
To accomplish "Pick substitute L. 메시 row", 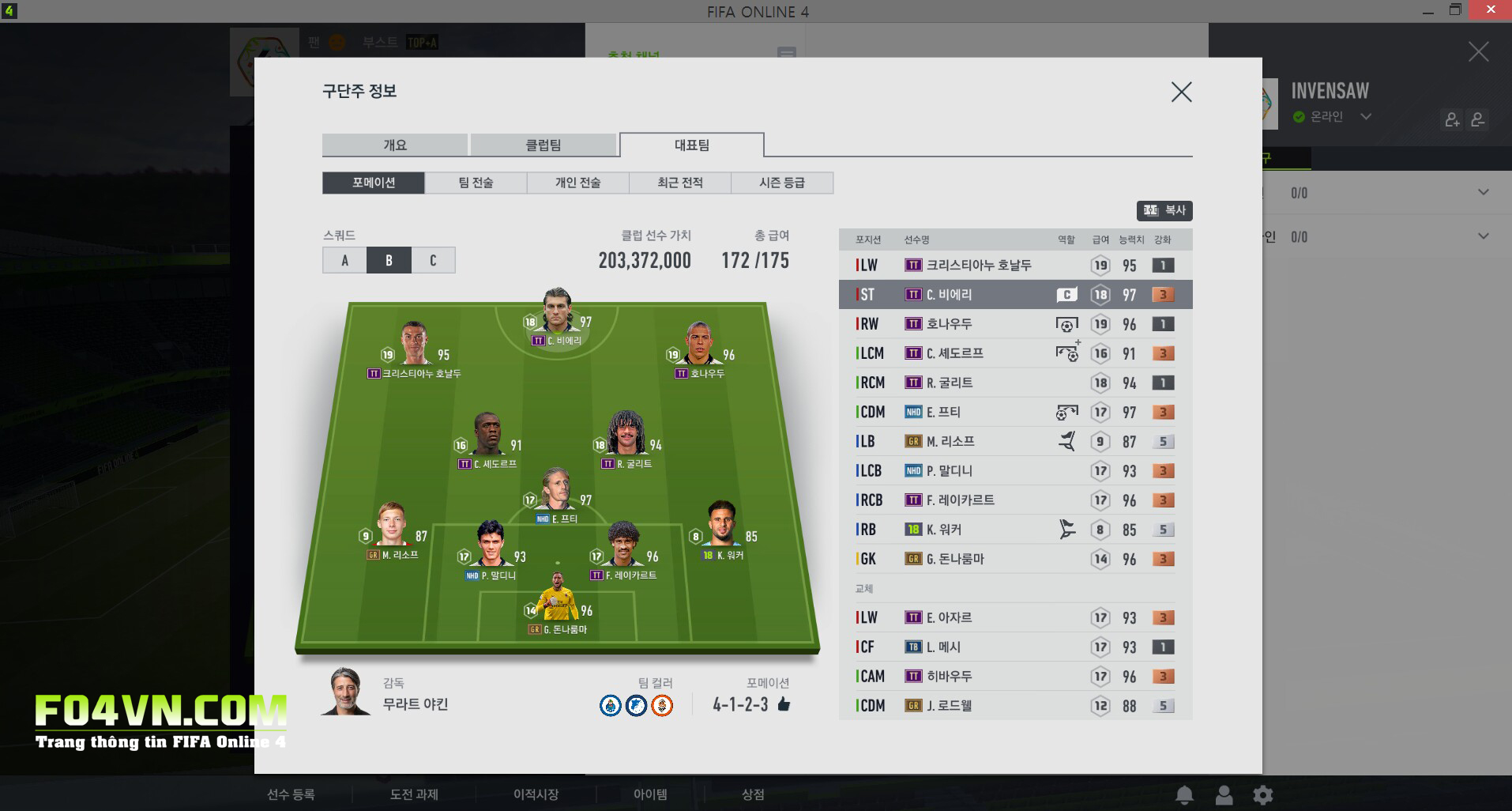I will (1015, 647).
